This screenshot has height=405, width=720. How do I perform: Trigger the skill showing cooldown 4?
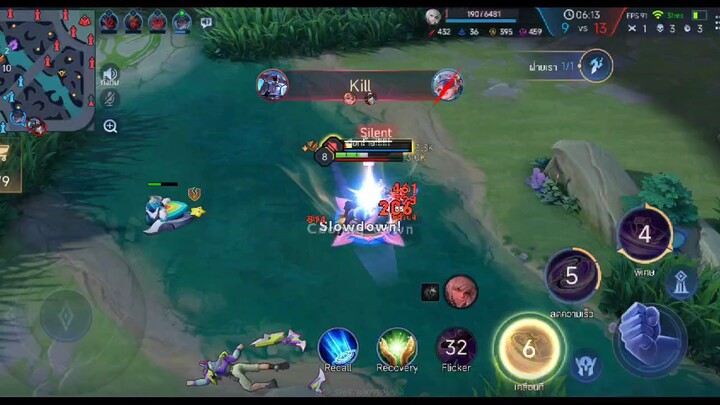tap(644, 234)
